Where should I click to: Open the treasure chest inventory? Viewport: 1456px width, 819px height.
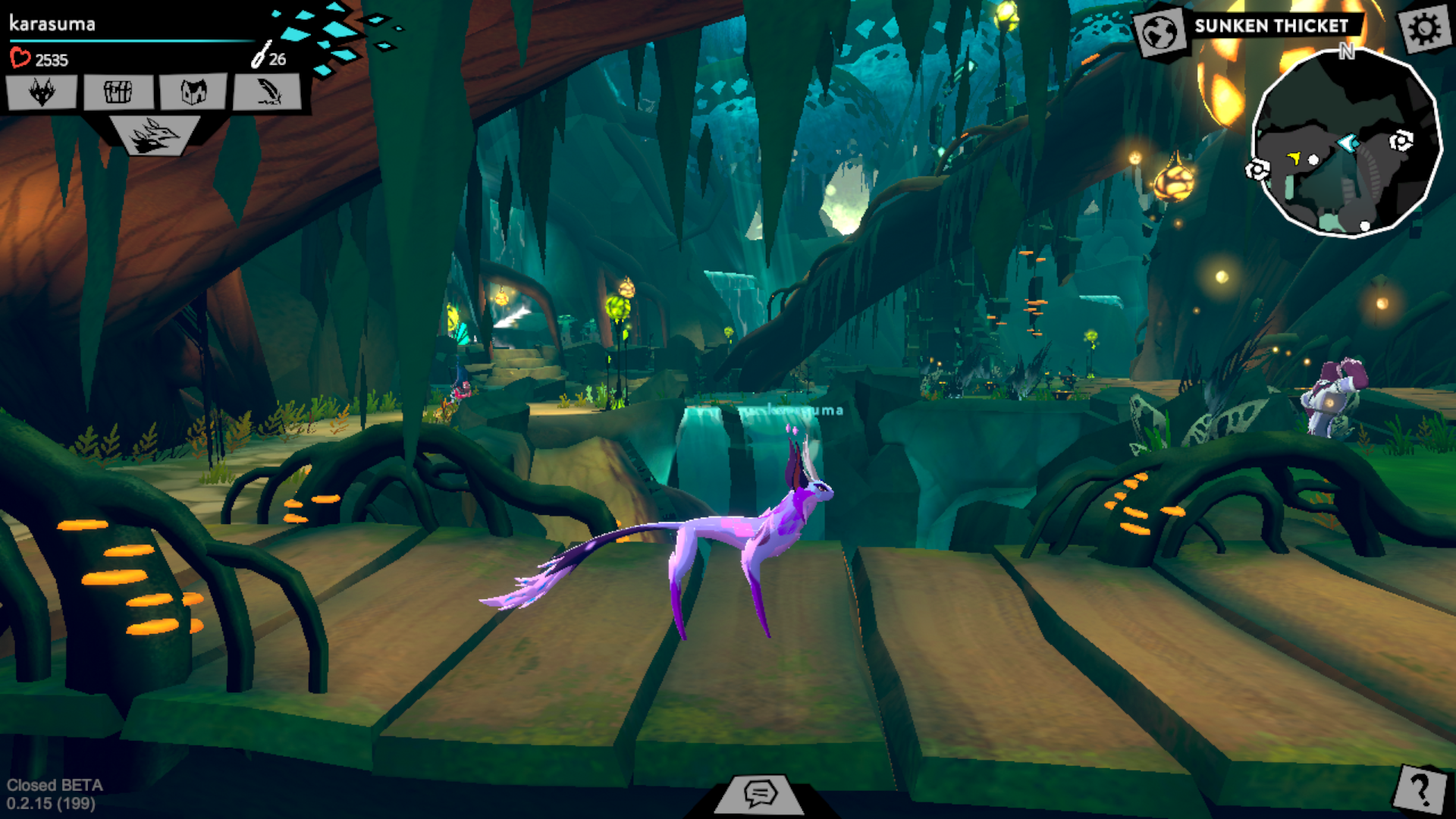(118, 93)
